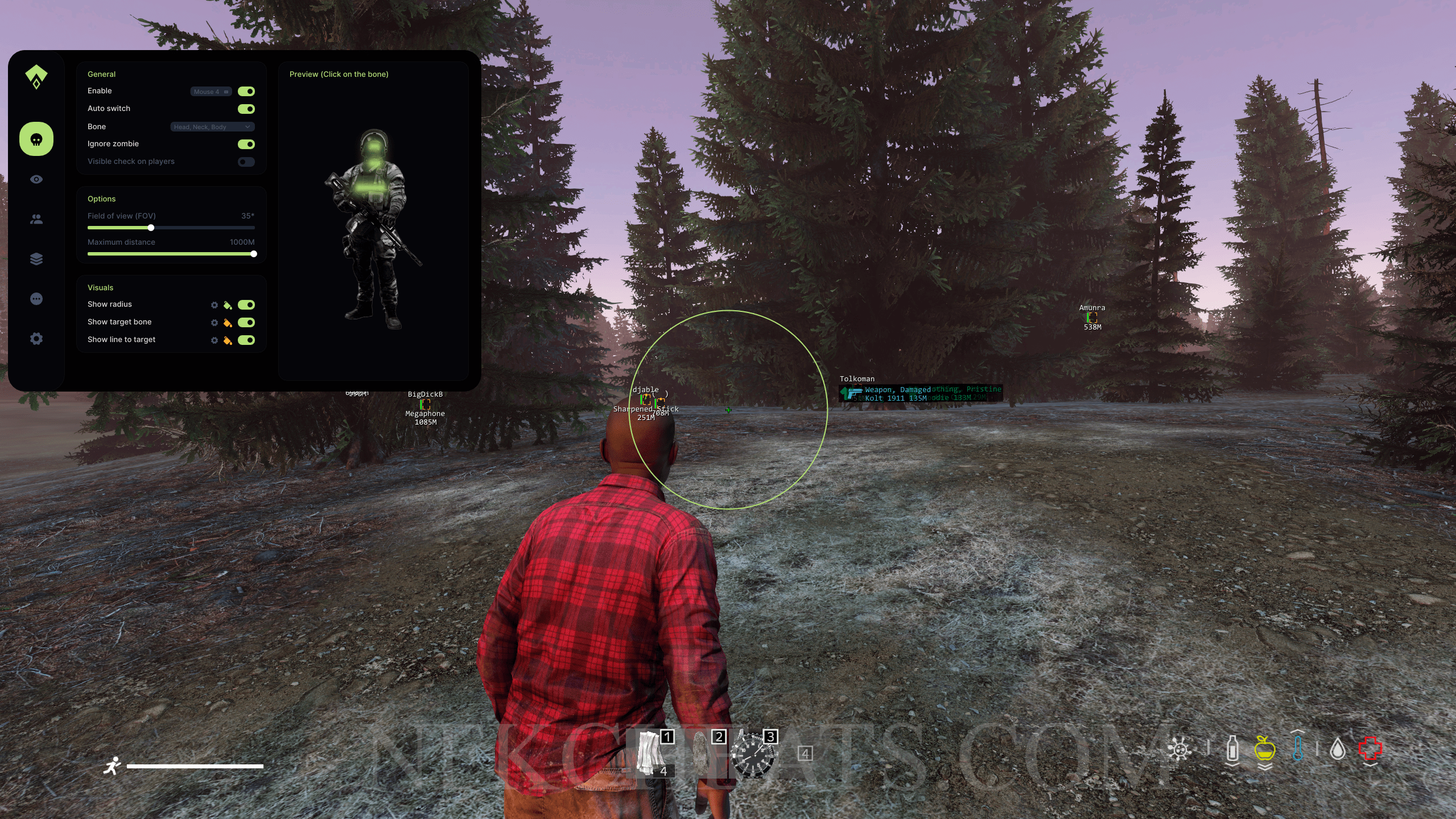
Task: Open the players icon sidebar tab
Action: point(36,219)
